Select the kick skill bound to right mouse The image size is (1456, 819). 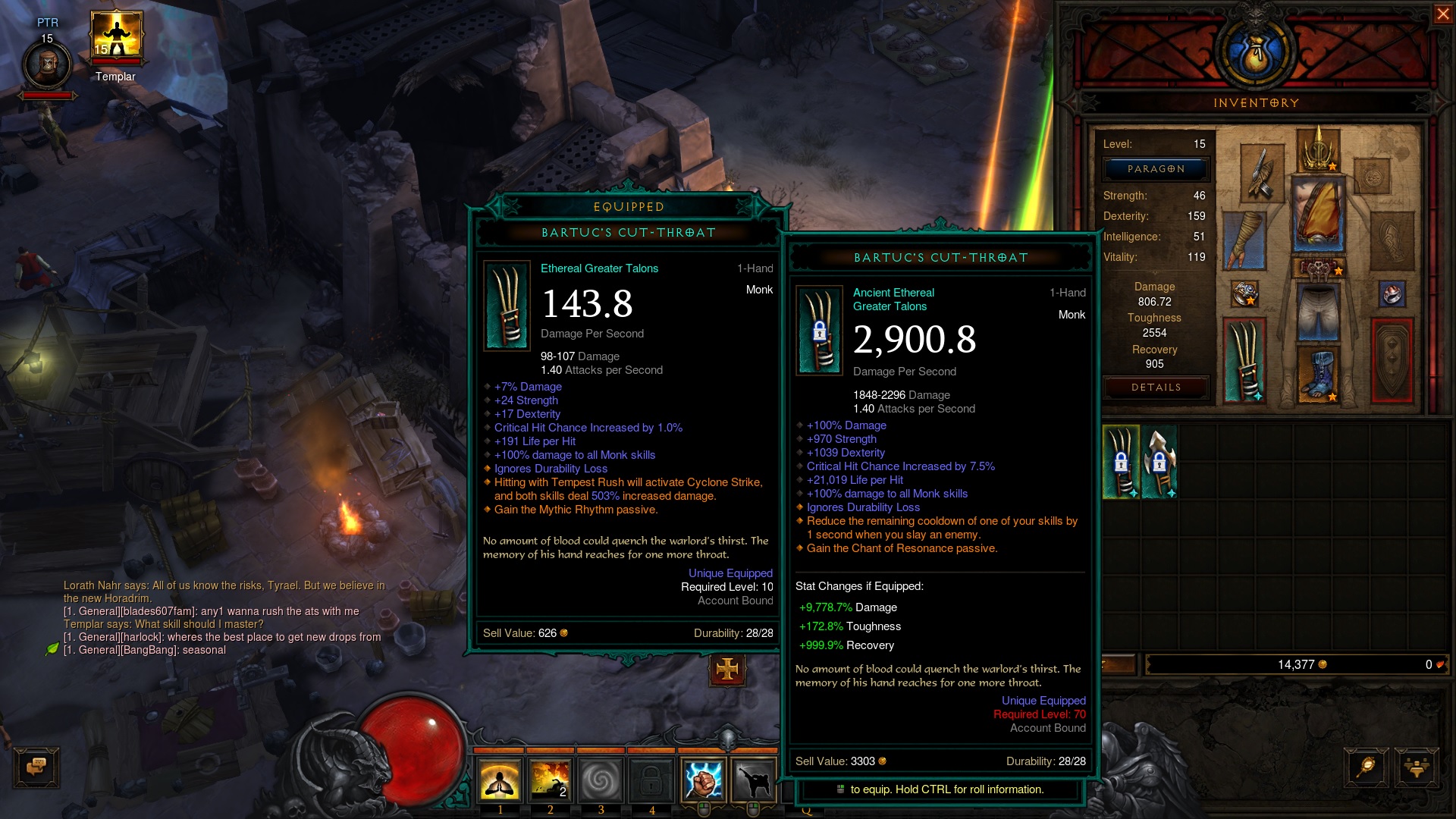755,780
